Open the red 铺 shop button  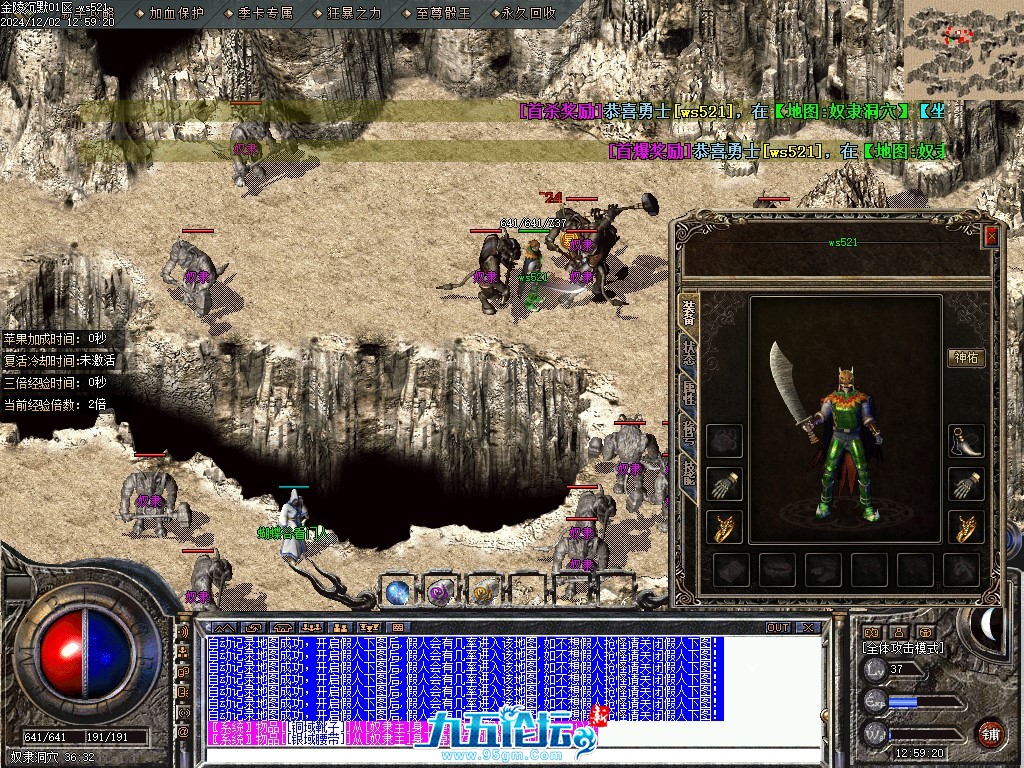pyautogui.click(x=990, y=733)
